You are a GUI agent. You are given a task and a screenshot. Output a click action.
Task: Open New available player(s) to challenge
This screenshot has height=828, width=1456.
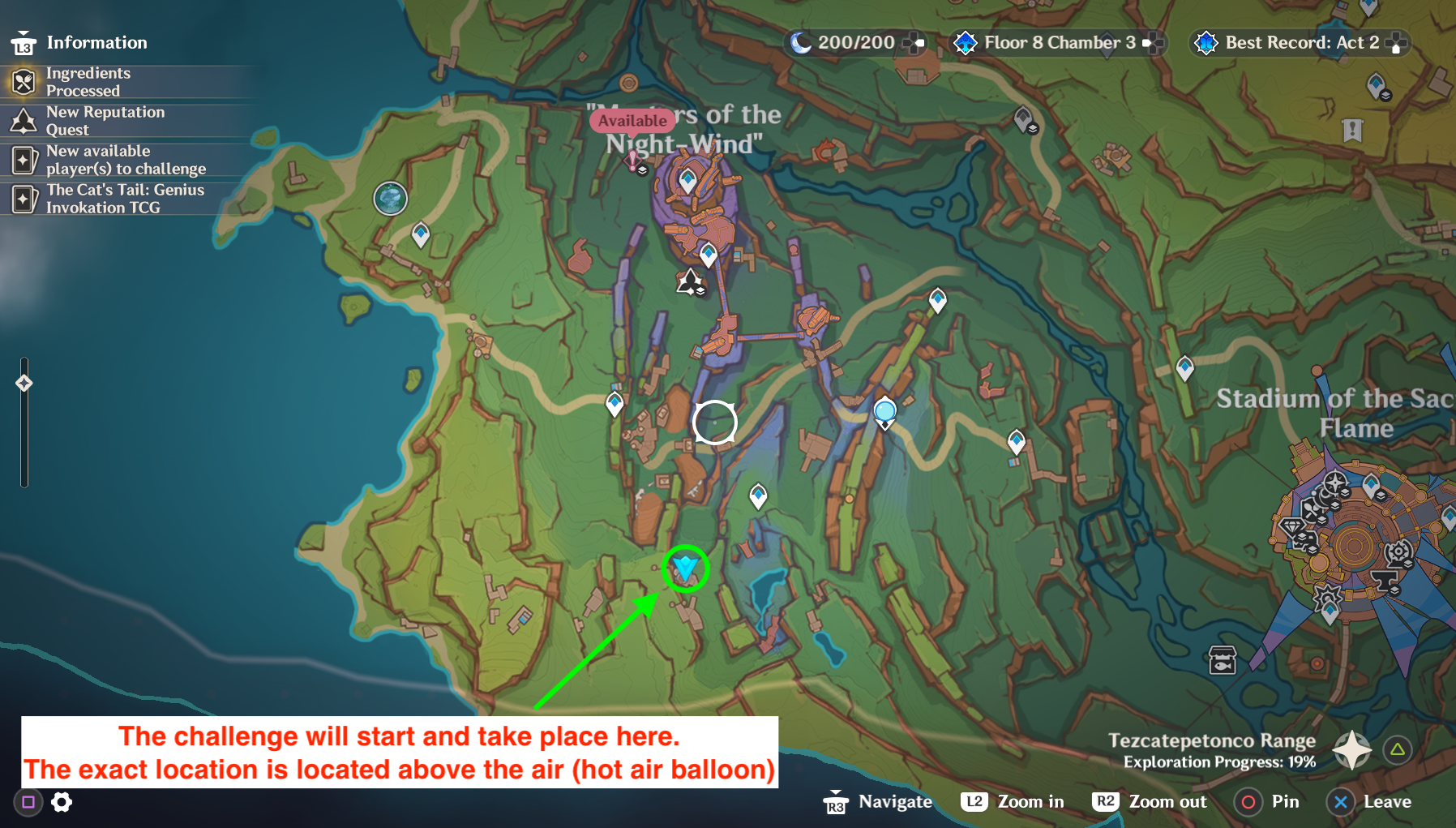tap(126, 160)
